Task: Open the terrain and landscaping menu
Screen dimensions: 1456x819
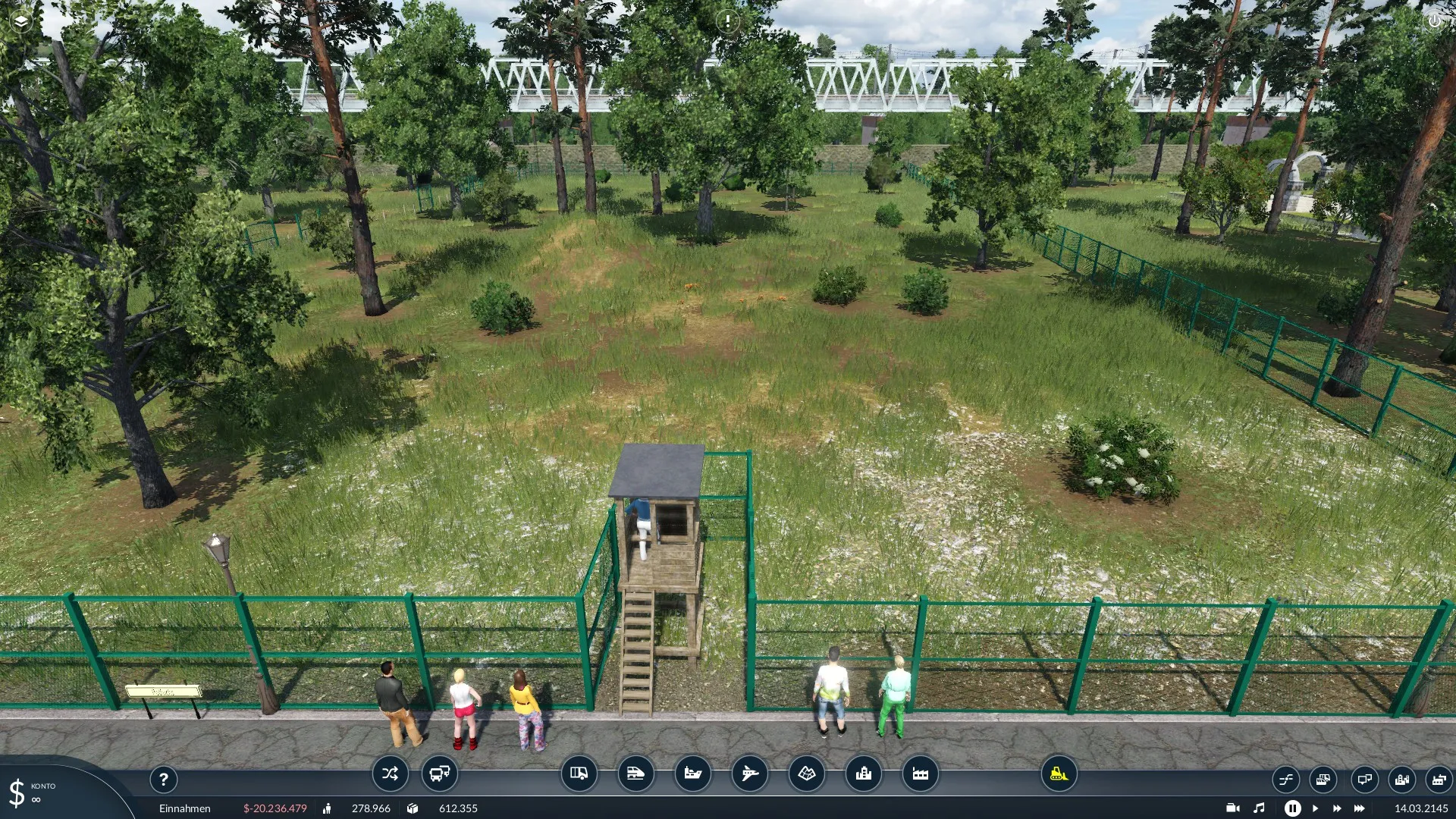Action: click(x=806, y=773)
